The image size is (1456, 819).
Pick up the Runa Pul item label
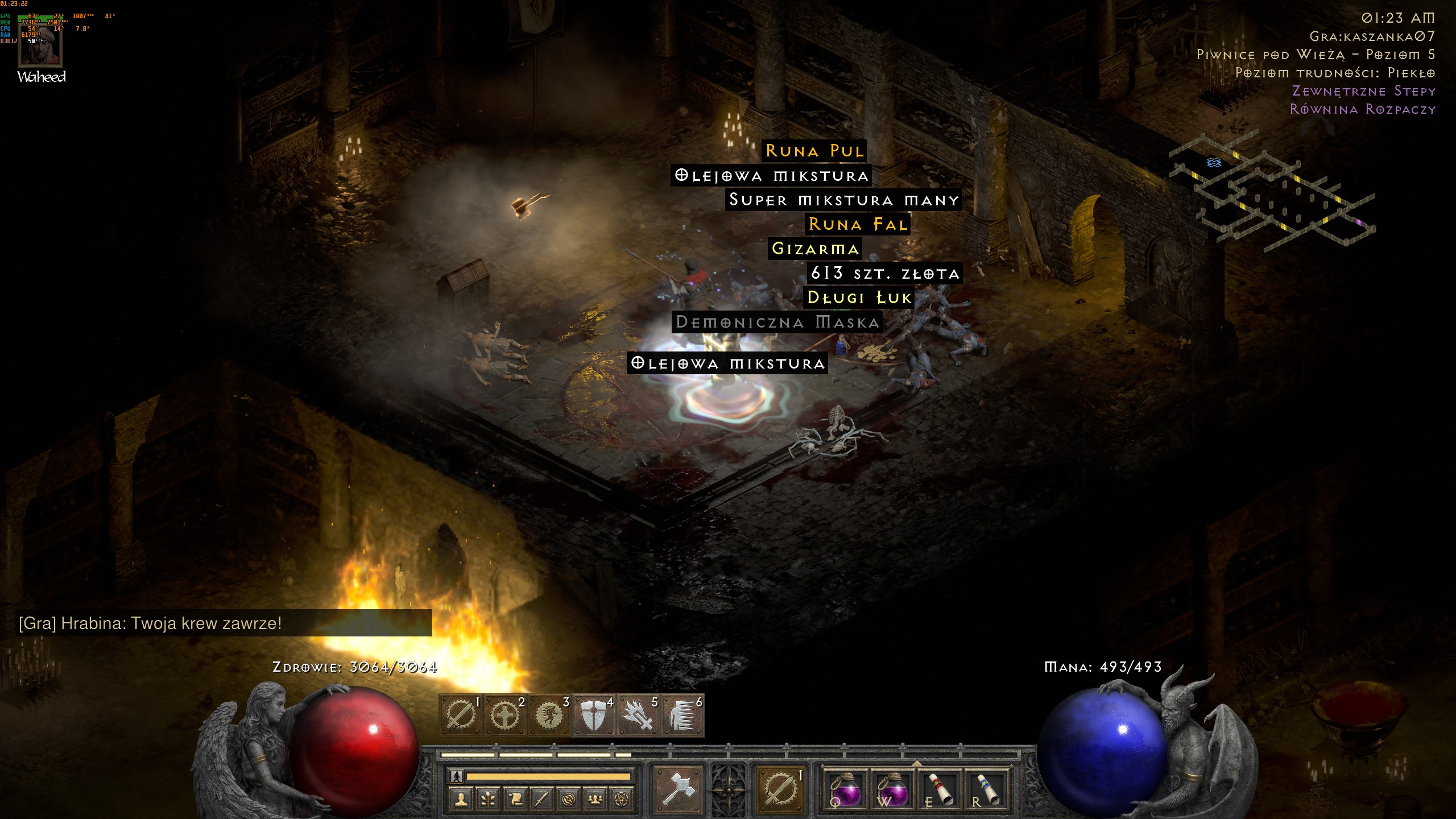pyautogui.click(x=814, y=151)
